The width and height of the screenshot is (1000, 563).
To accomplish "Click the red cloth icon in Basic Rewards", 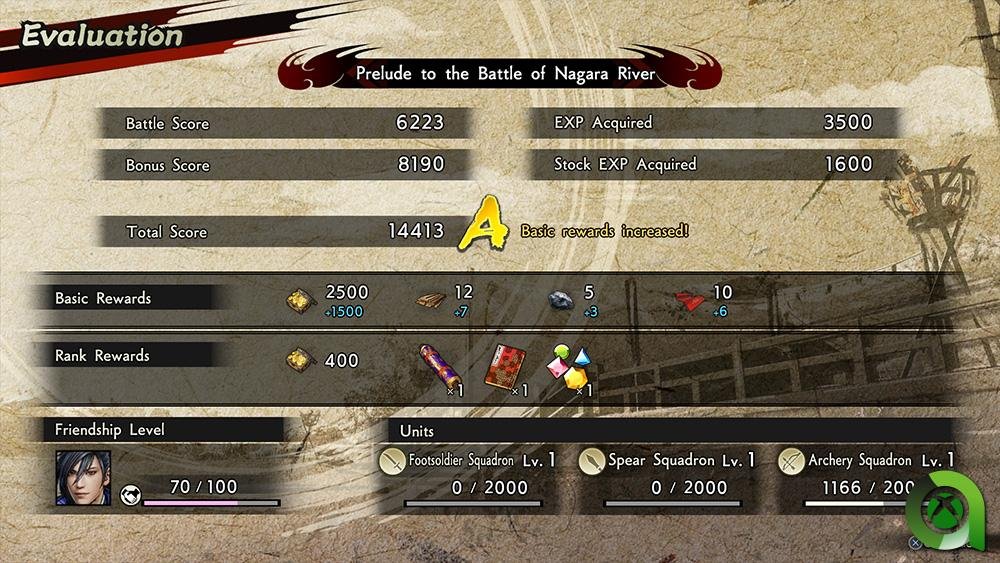I will pos(690,297).
